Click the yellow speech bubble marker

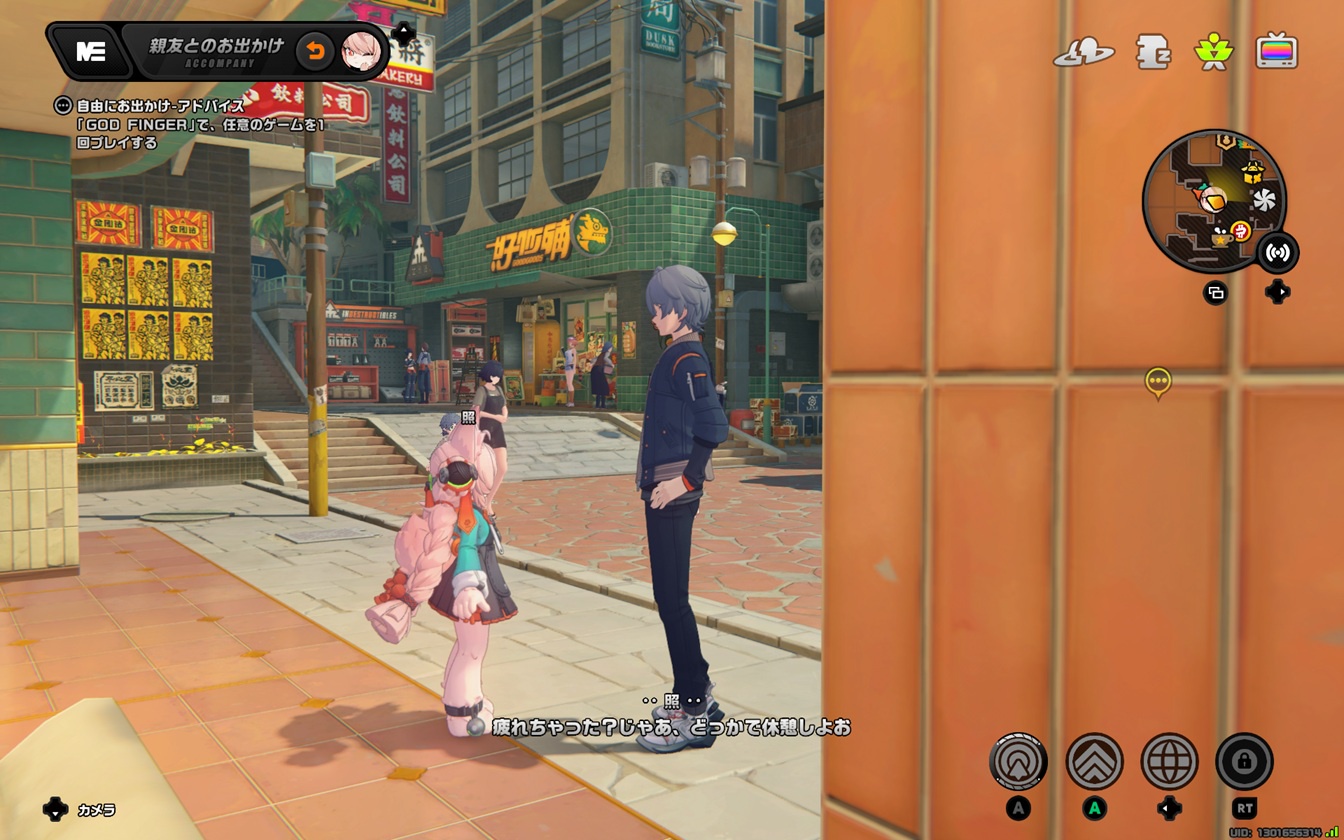tap(1158, 381)
